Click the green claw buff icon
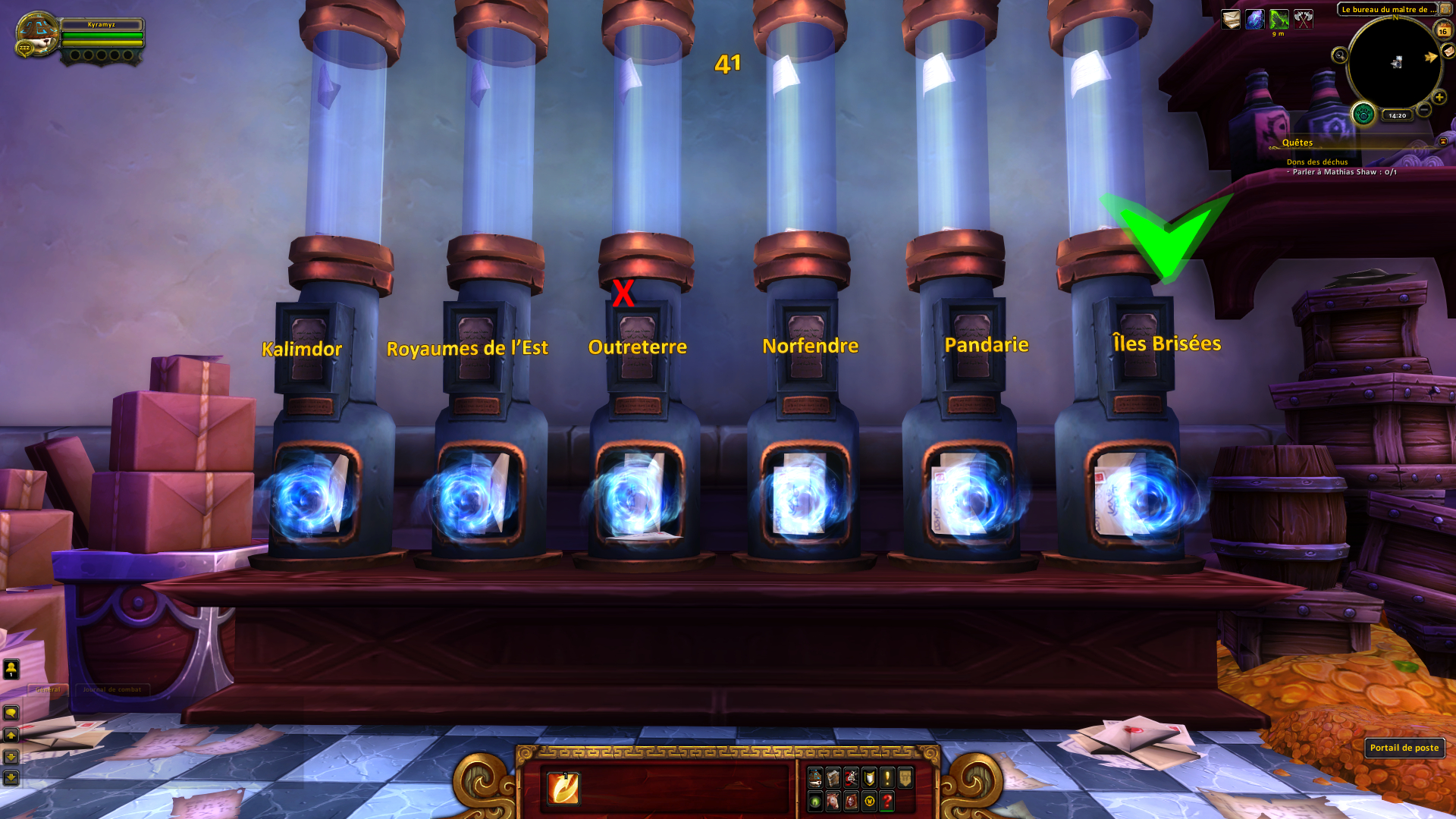Image resolution: width=1456 pixels, height=819 pixels. (1279, 19)
